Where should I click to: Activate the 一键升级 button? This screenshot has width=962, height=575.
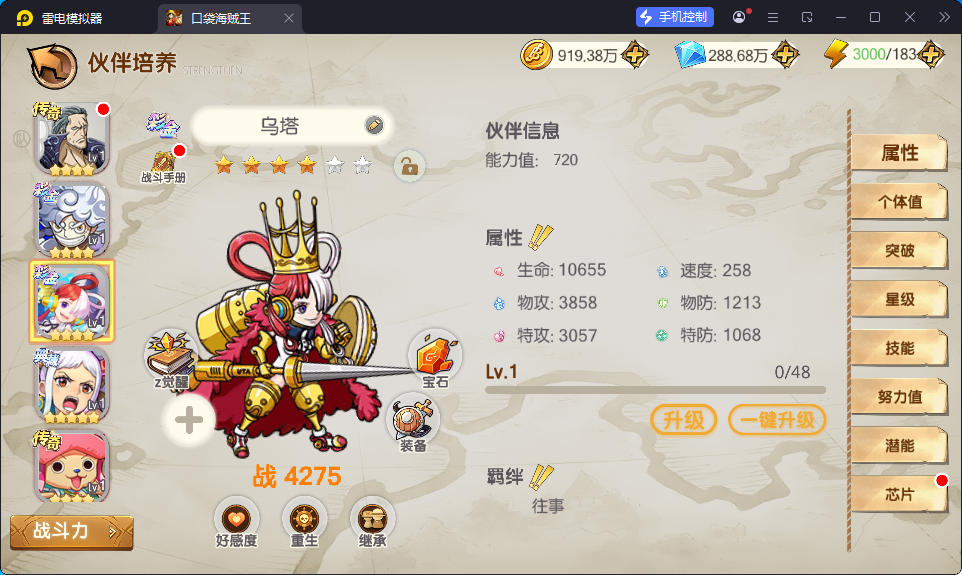point(777,420)
